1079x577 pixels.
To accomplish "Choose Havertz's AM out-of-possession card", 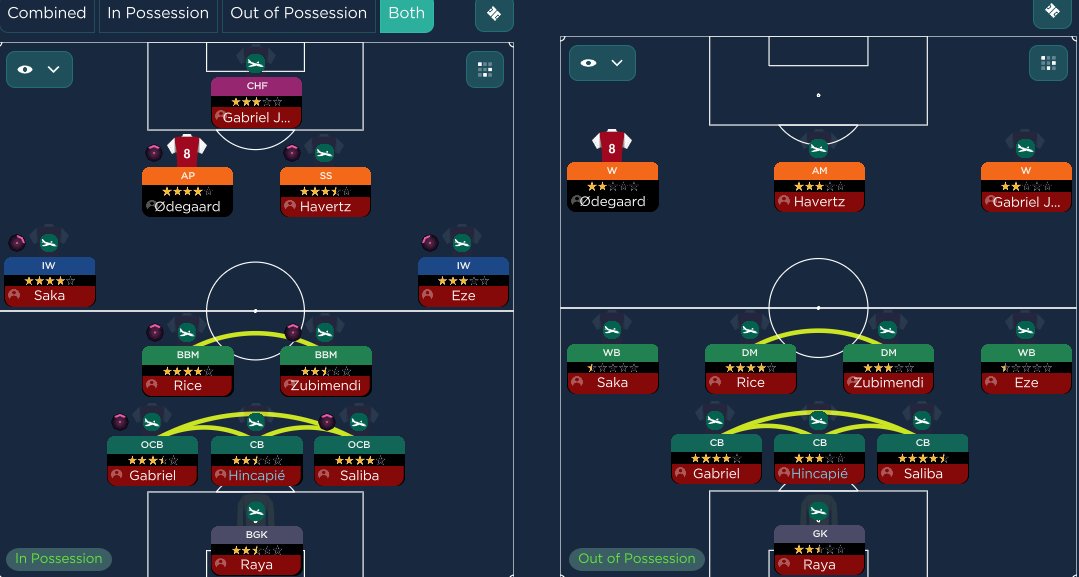I will point(819,187).
